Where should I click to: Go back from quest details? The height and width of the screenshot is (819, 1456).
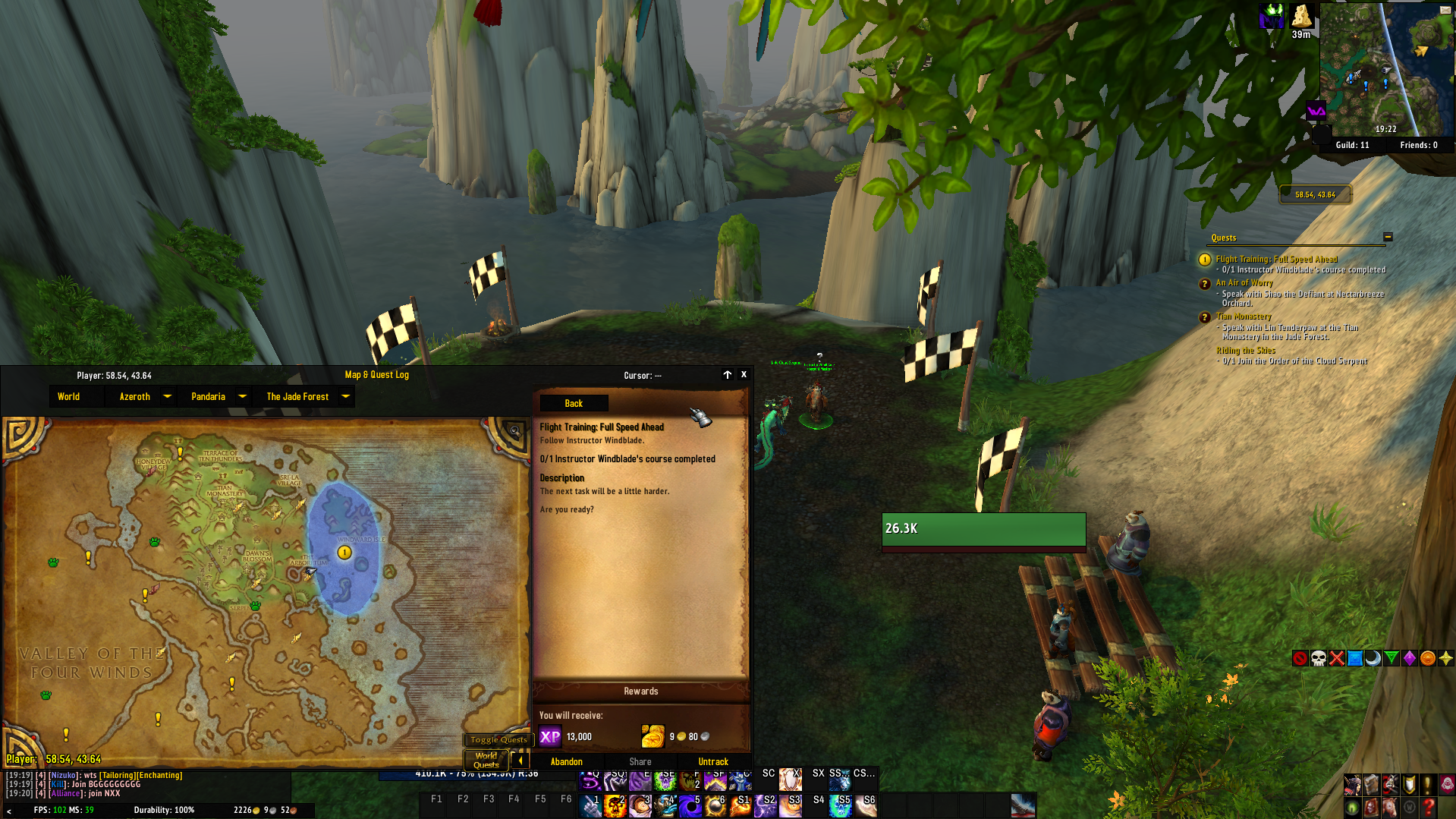pyautogui.click(x=574, y=404)
